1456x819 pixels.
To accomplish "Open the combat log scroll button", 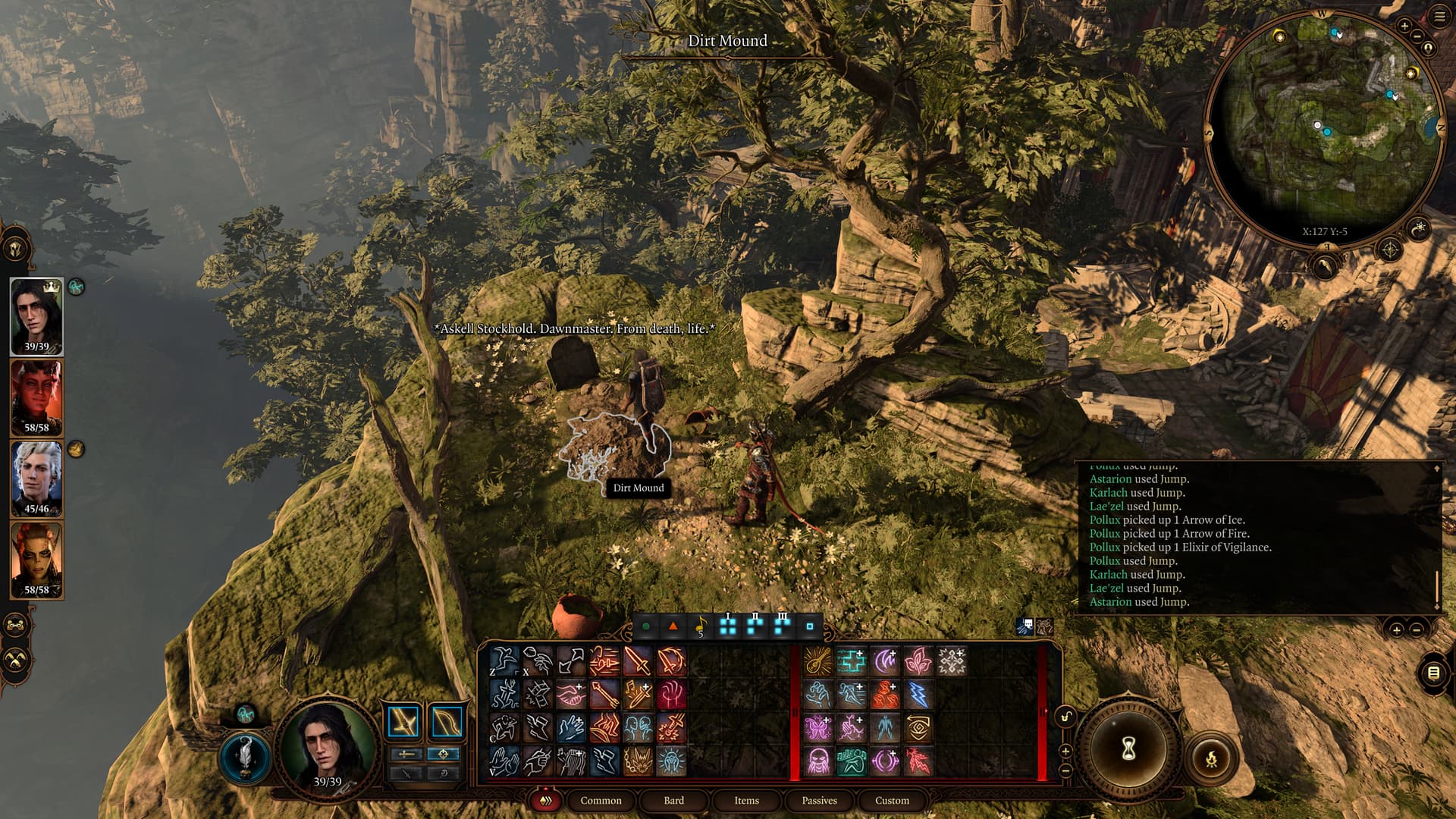I will (x=1433, y=673).
